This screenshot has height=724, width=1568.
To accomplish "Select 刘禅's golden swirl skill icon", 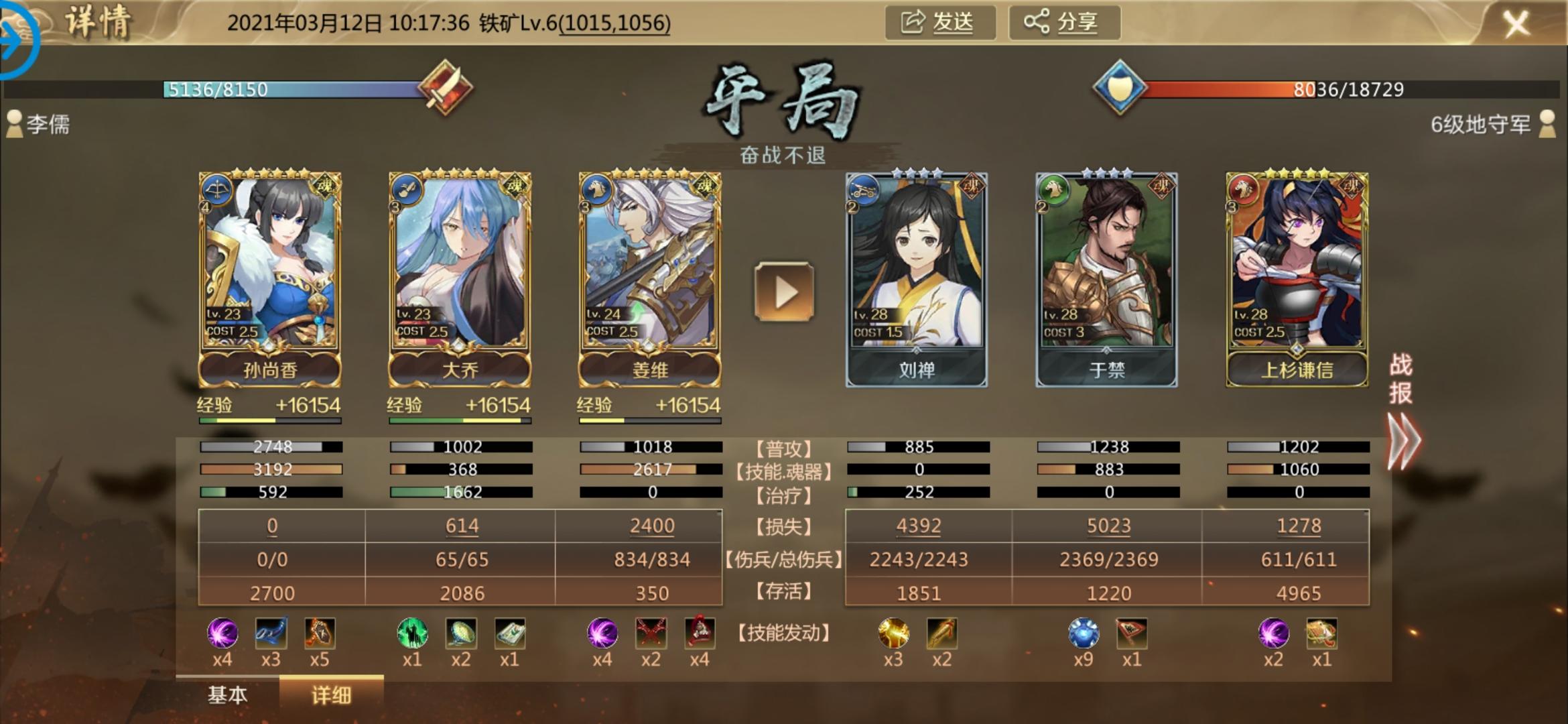I will click(x=893, y=633).
